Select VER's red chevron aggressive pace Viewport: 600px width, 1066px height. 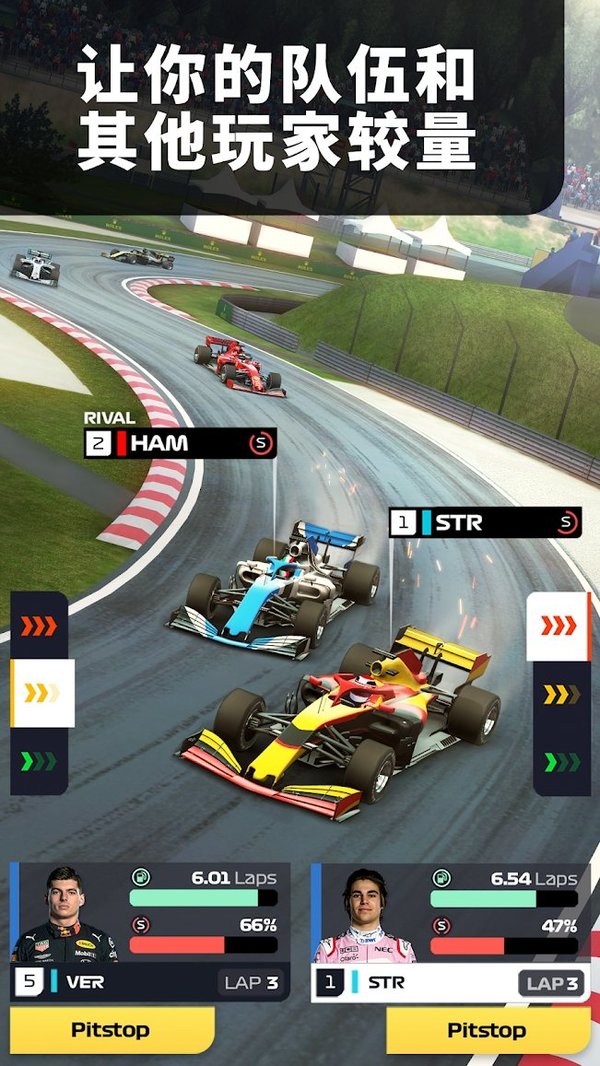pyautogui.click(x=40, y=626)
